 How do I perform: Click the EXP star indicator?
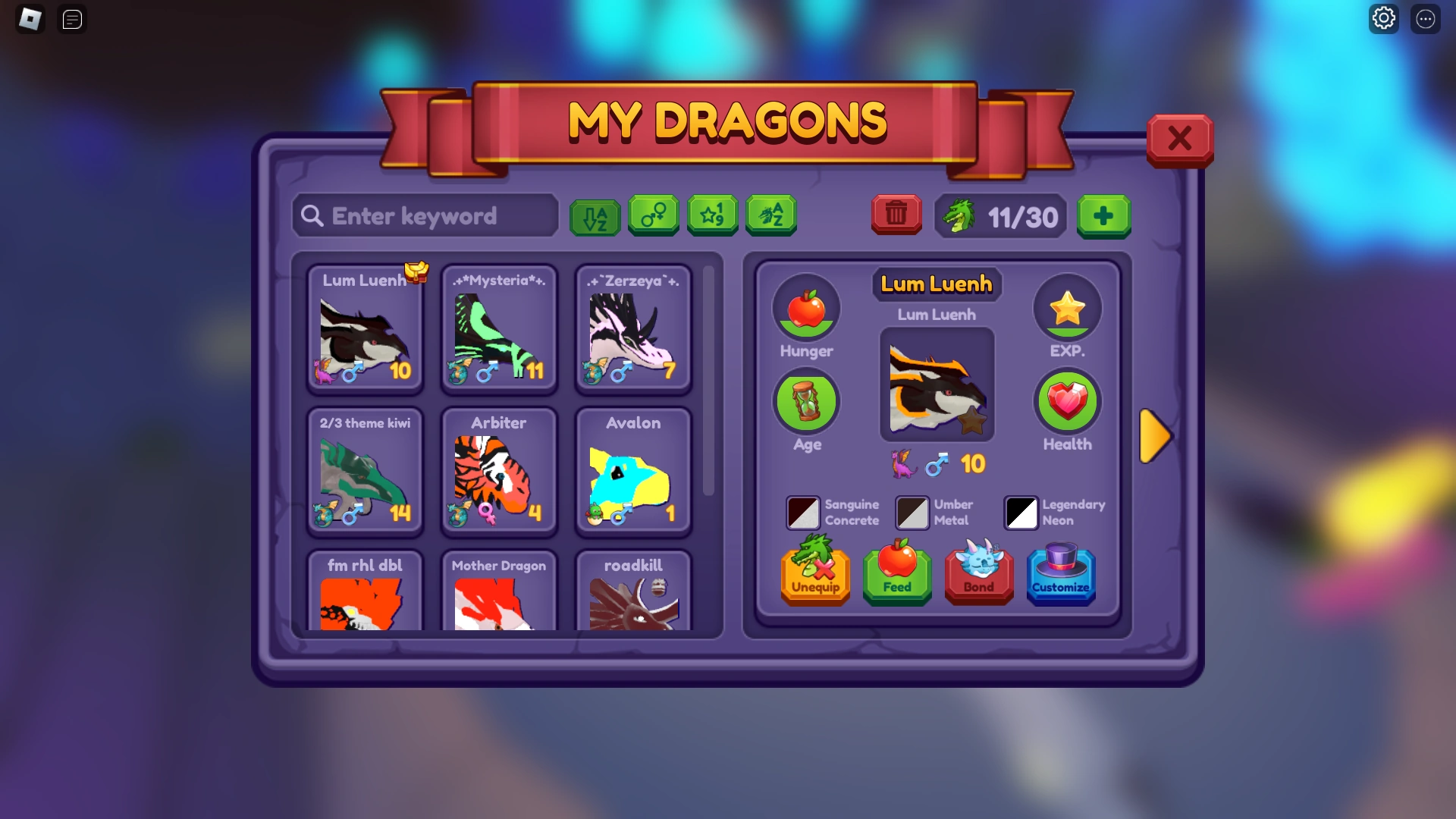[x=1067, y=308]
